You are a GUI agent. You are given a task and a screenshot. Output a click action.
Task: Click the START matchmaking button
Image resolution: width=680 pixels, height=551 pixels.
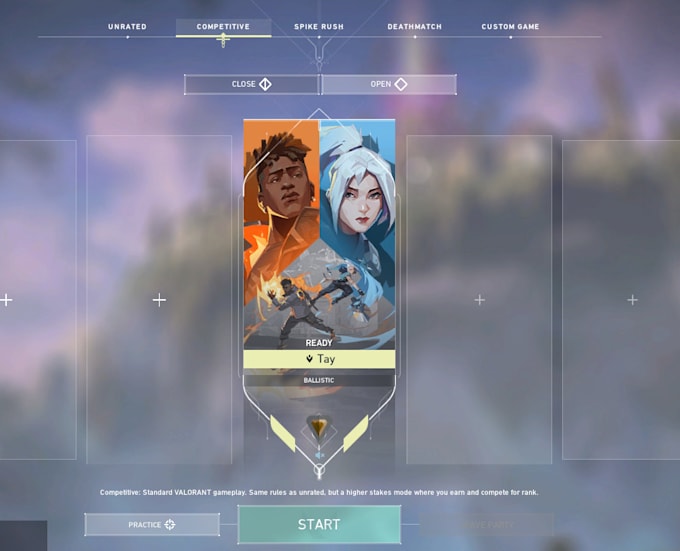coord(319,524)
